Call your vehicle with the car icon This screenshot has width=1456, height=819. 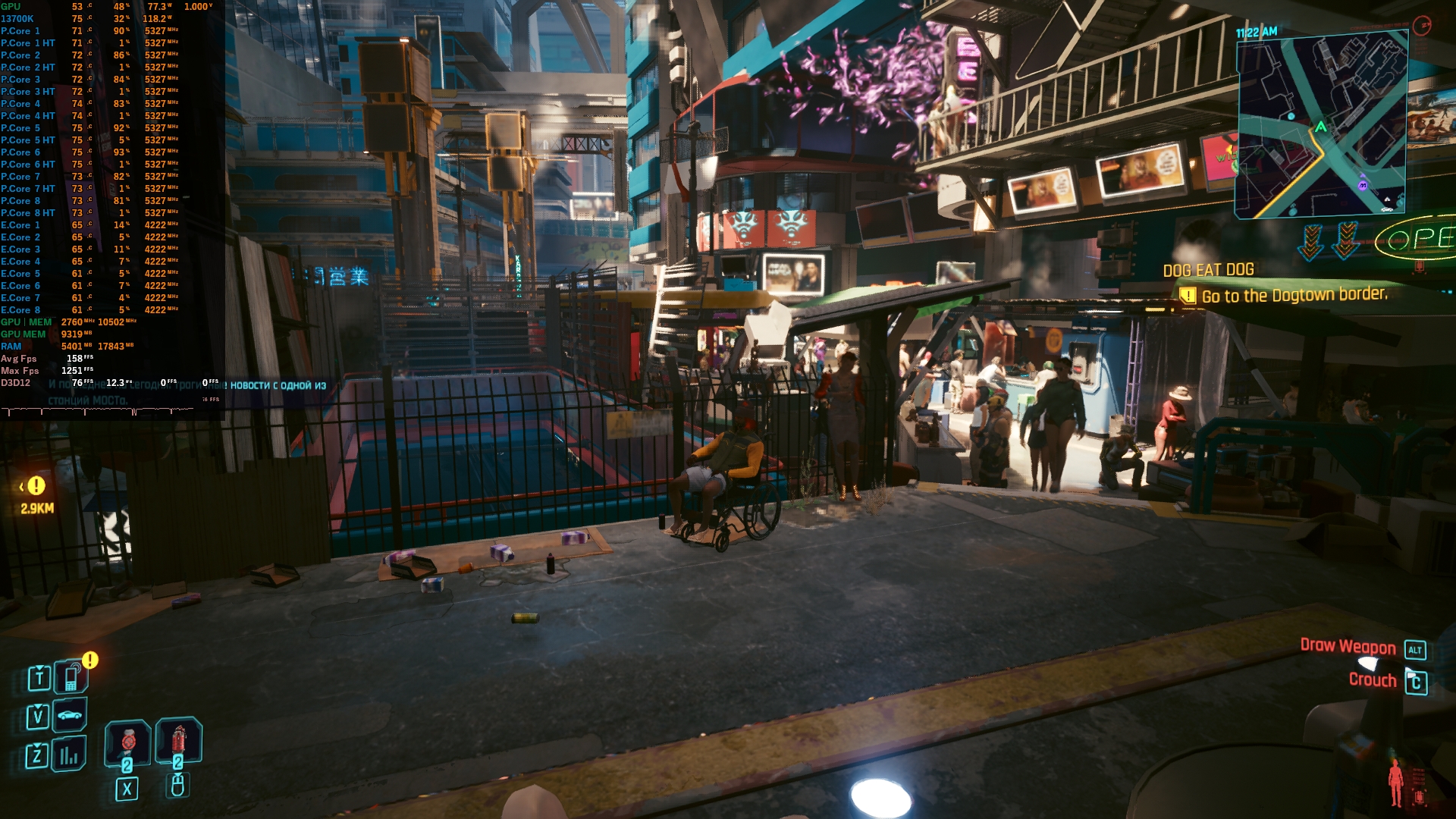(x=70, y=715)
